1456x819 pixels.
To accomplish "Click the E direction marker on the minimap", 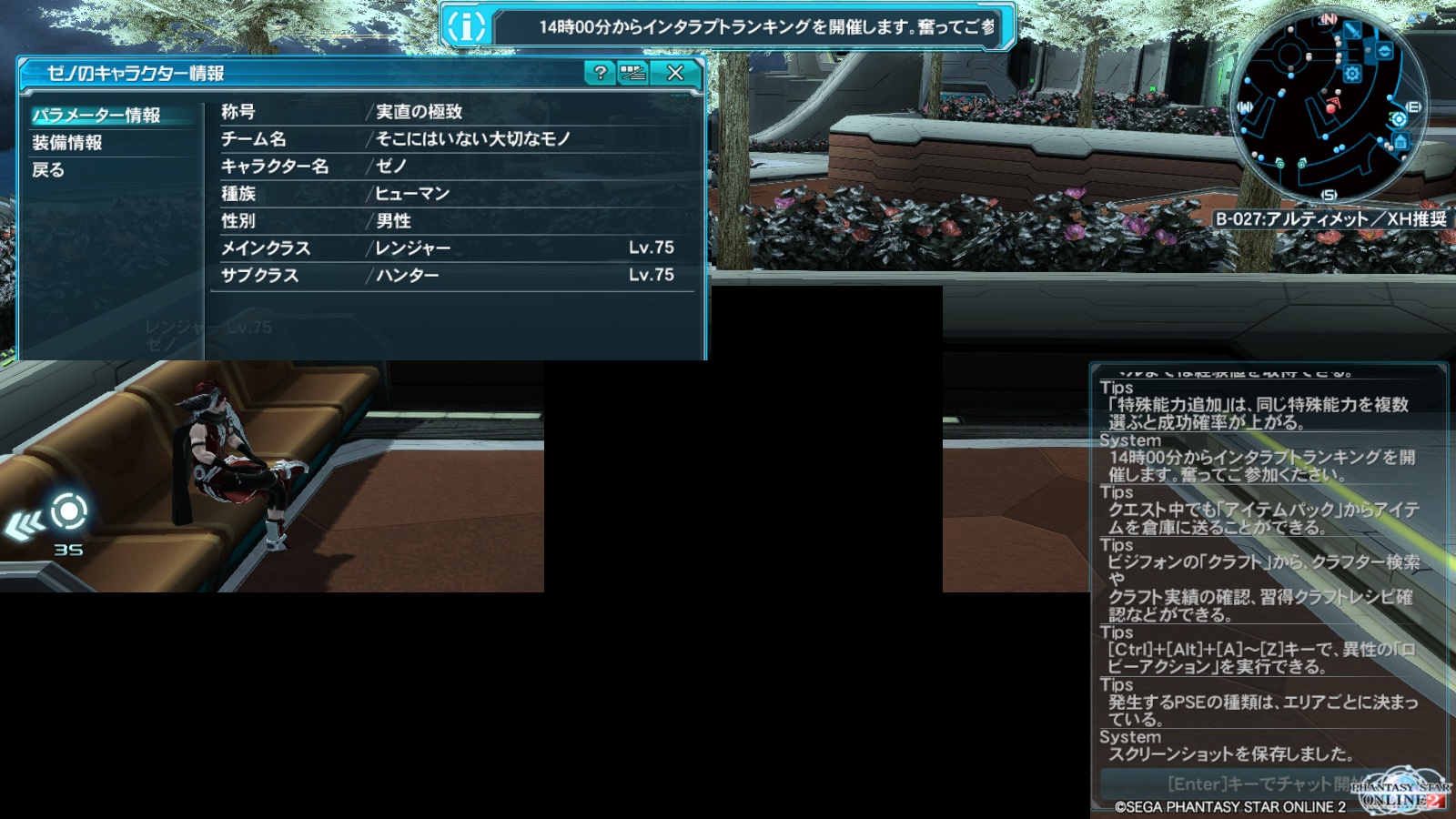I will 1412,106.
